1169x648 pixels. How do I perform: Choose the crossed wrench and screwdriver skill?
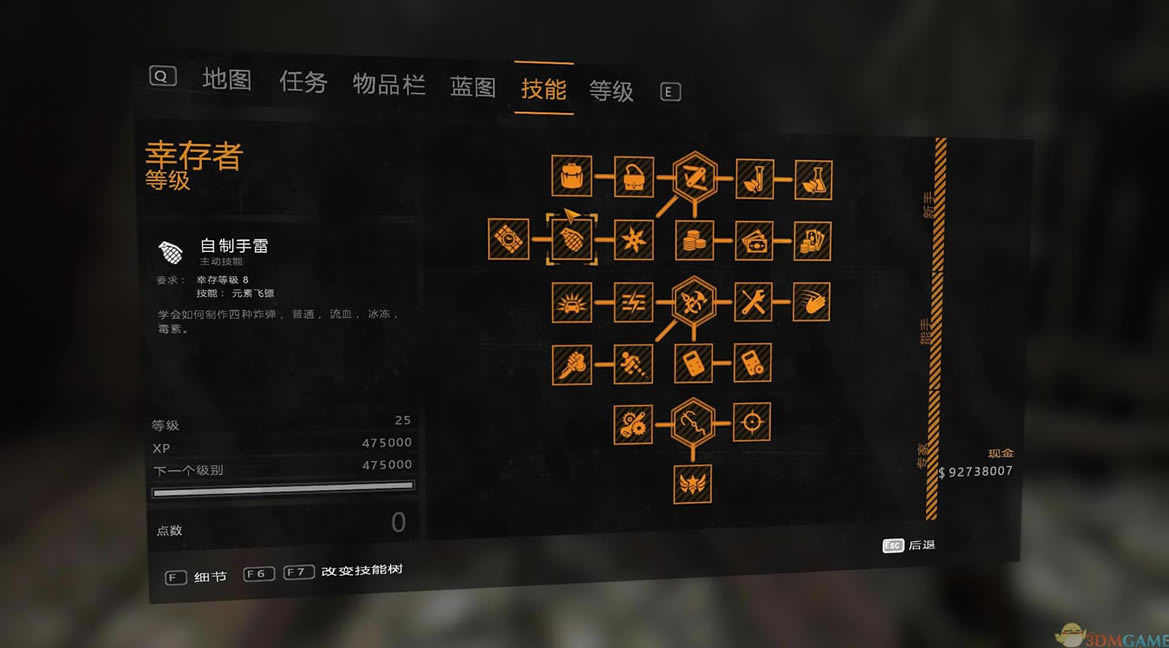(754, 302)
